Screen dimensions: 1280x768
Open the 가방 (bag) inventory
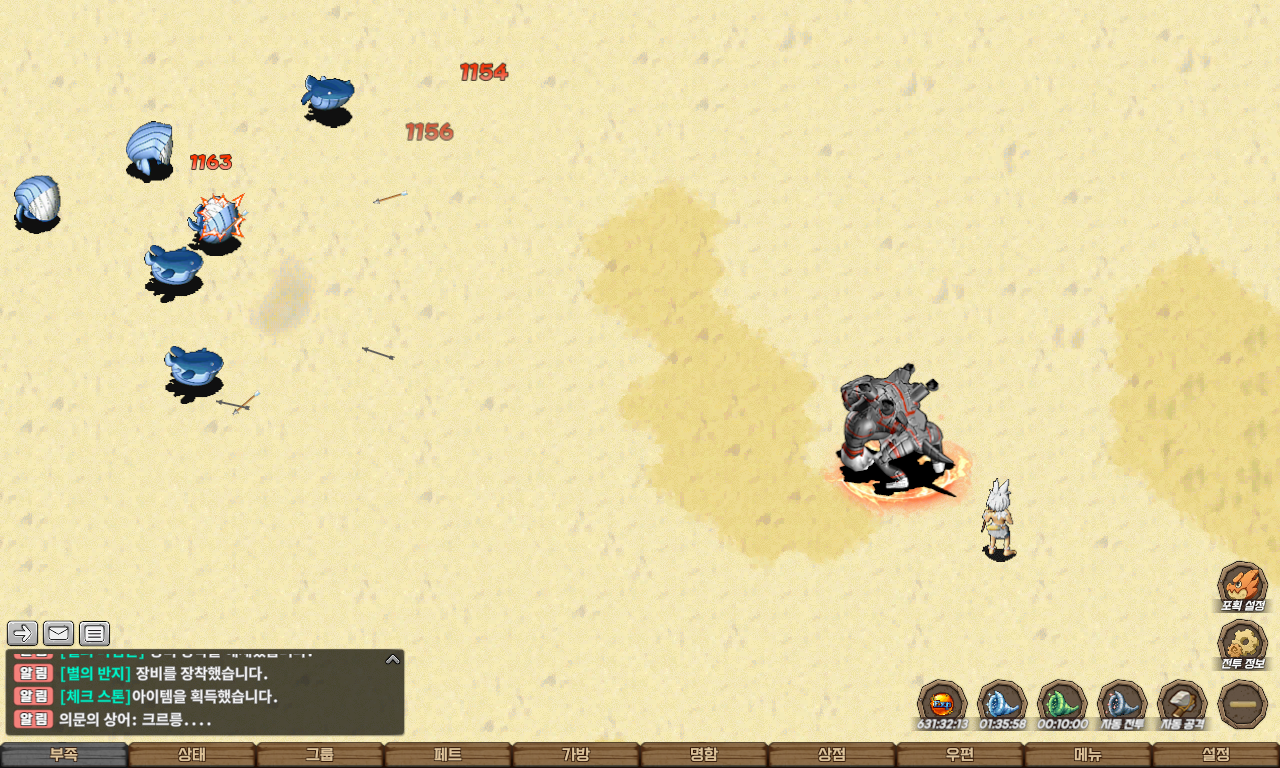tap(576, 755)
